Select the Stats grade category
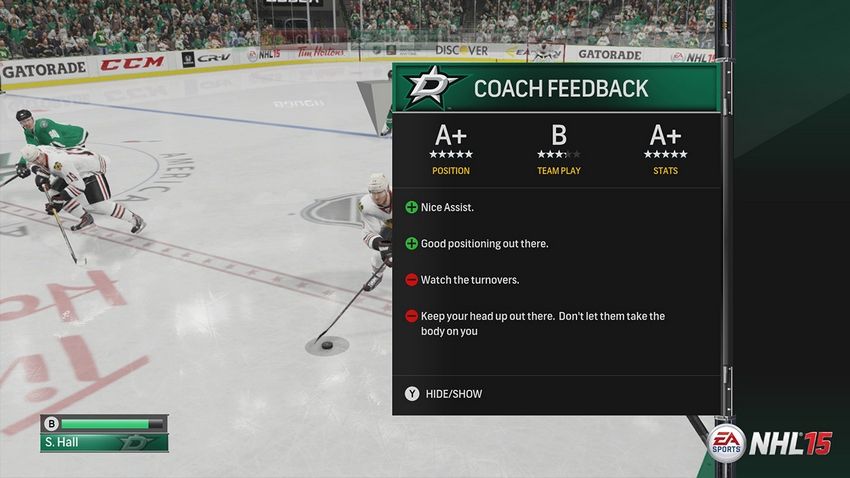This screenshot has width=850, height=478. click(665, 150)
